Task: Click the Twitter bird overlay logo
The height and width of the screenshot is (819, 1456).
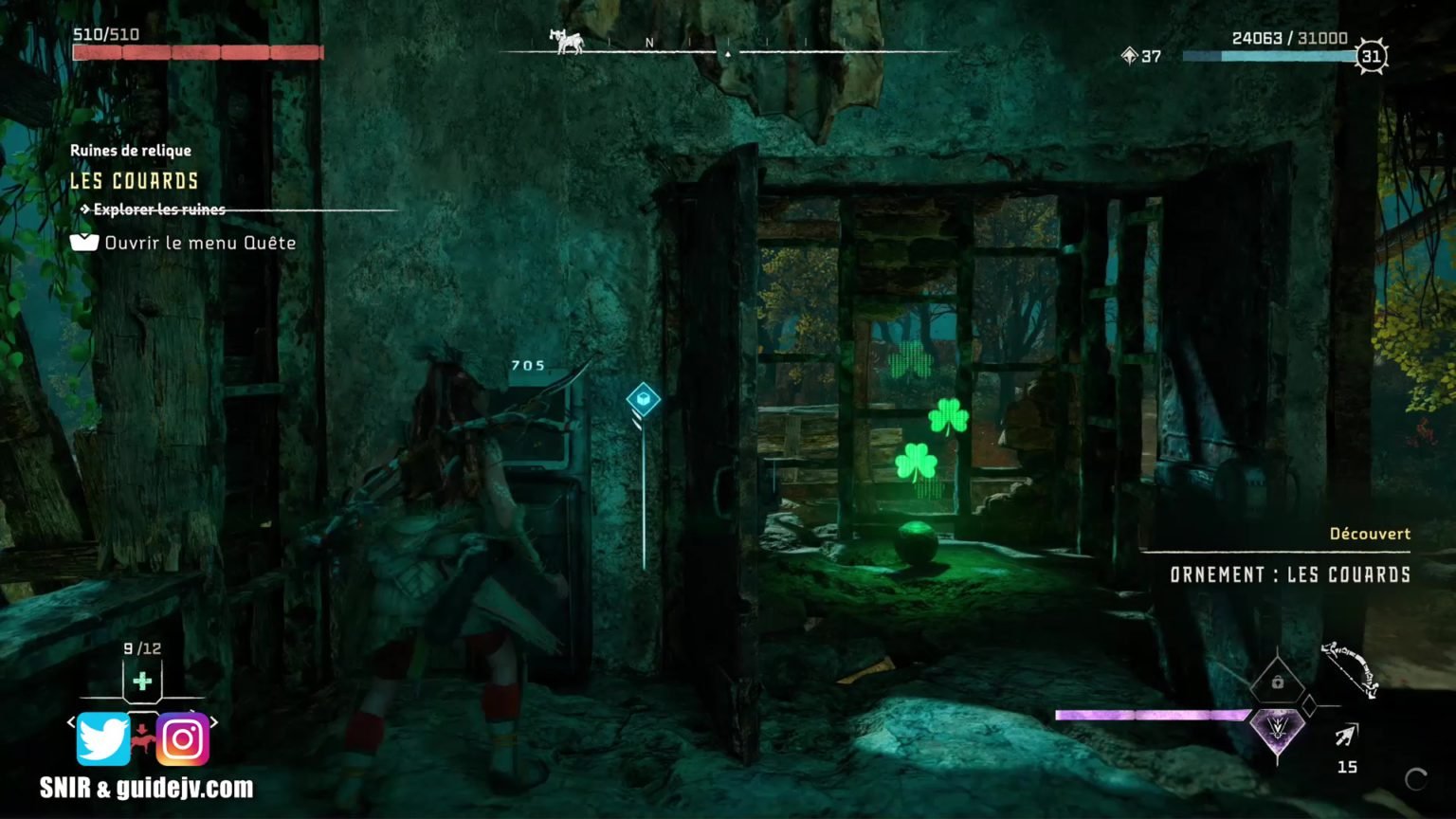Action: coord(102,738)
